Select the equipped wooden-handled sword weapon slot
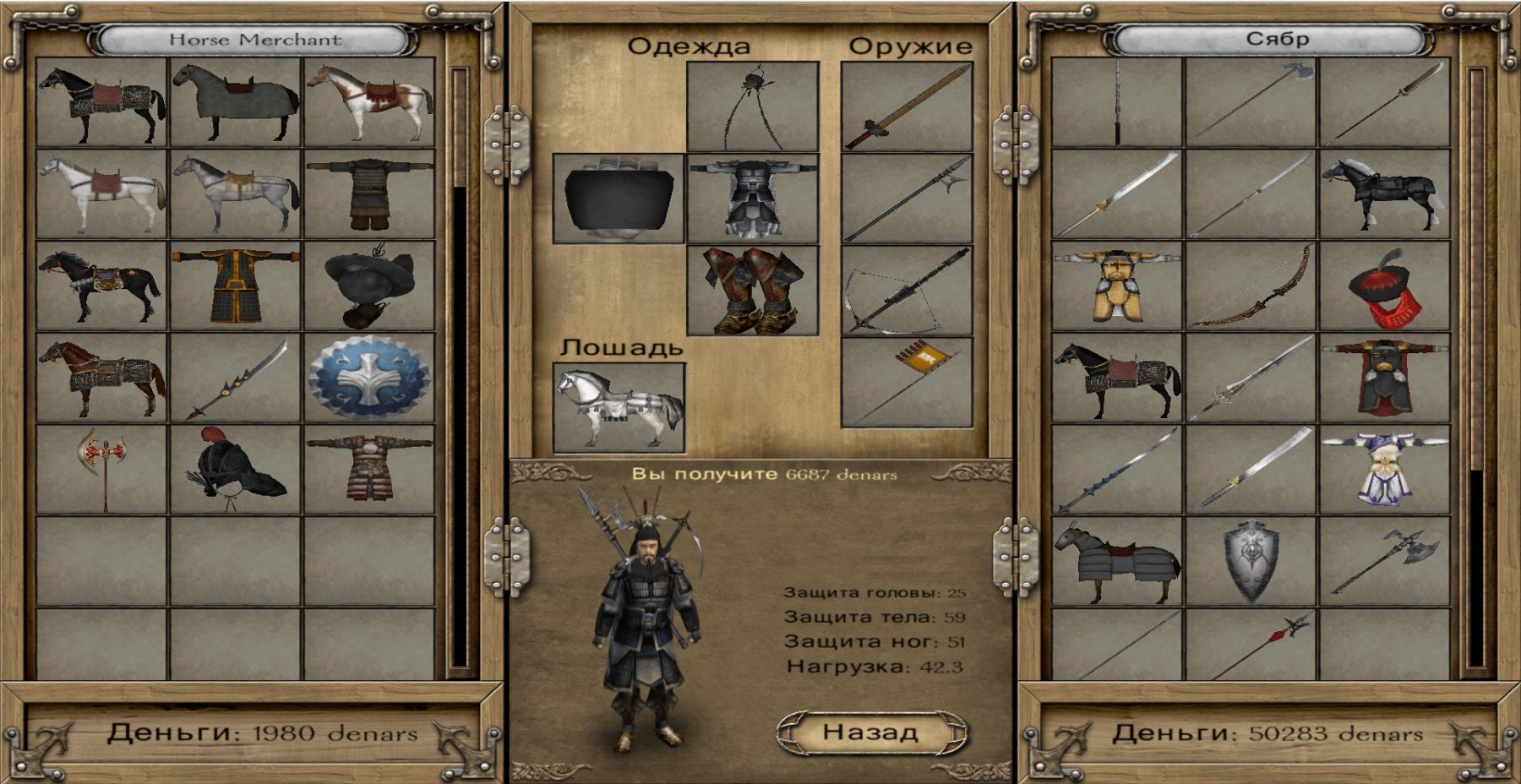Screen dimensions: 1521x784 click(x=907, y=106)
